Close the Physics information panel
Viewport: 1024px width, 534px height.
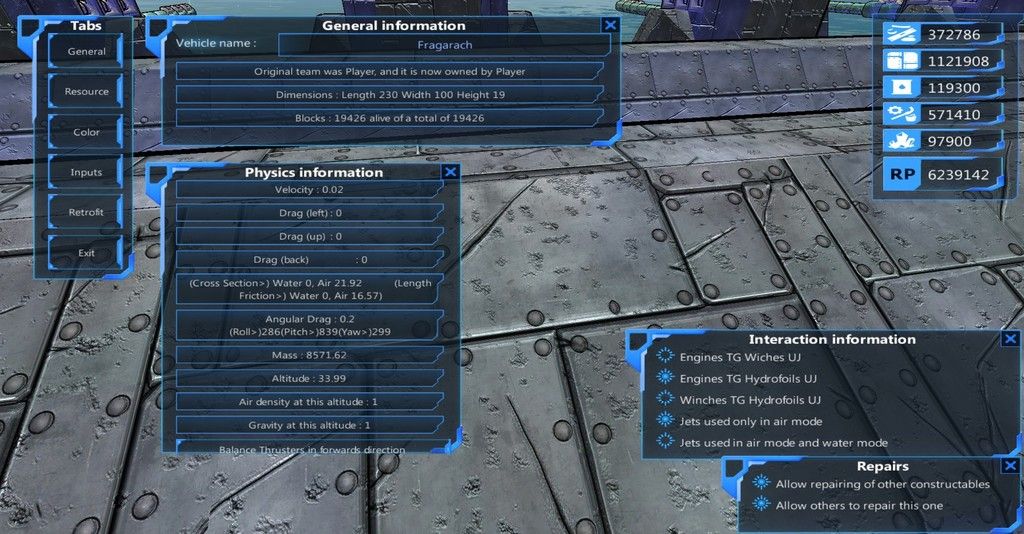450,172
